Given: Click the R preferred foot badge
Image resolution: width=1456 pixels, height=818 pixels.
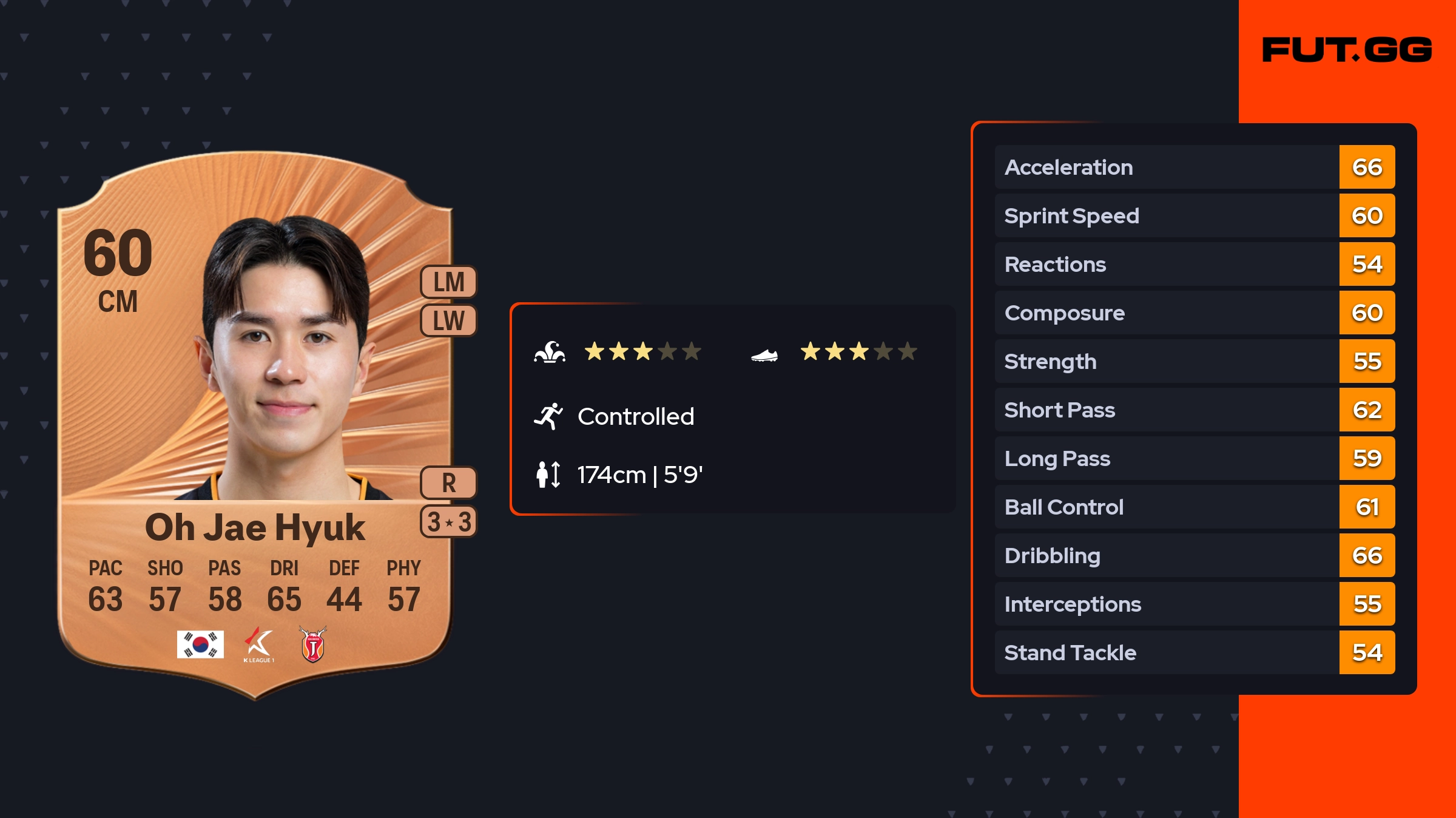Looking at the screenshot, I should (x=448, y=483).
